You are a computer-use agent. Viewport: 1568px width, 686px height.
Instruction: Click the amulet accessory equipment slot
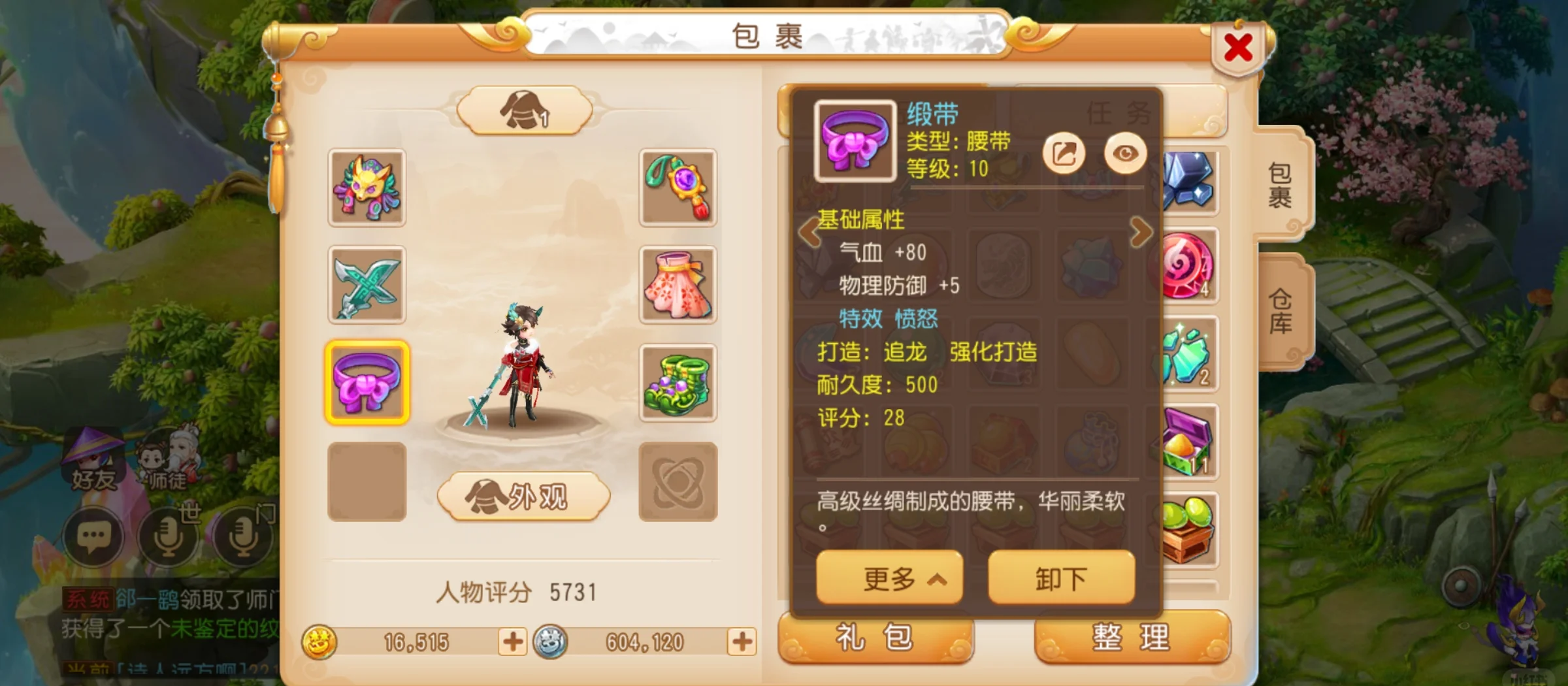tap(677, 190)
